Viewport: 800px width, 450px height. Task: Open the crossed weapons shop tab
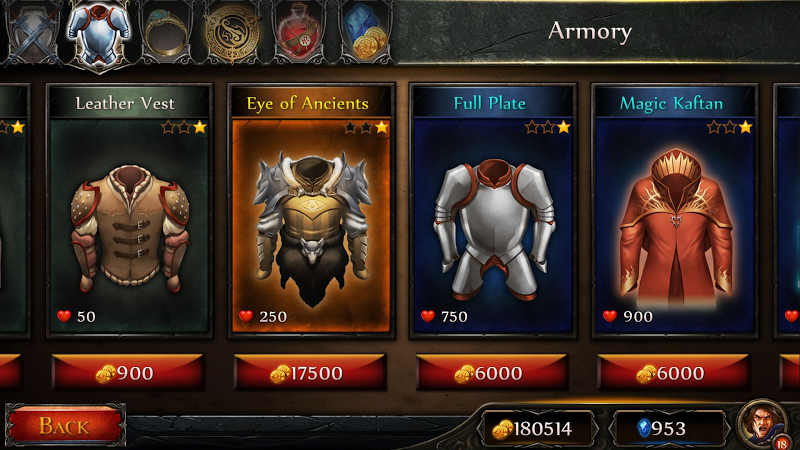pos(30,32)
